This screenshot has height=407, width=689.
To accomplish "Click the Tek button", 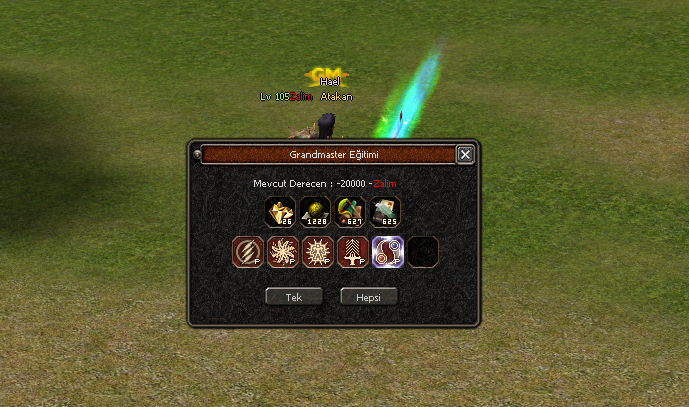I will coord(294,297).
